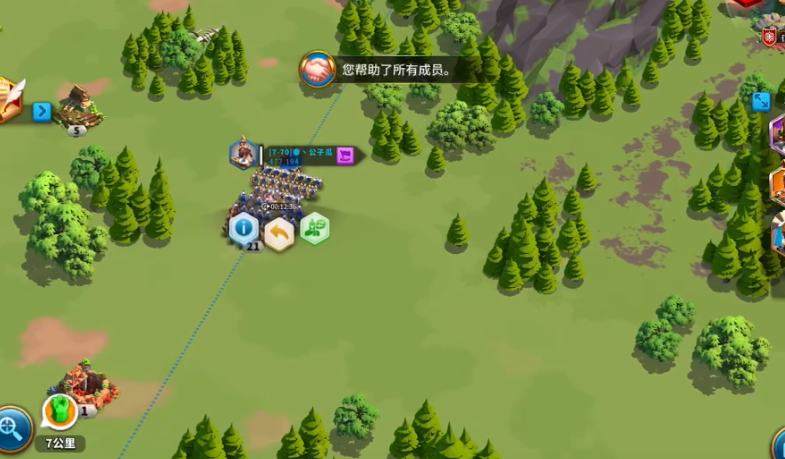Tap the green castle city locator icon
The width and height of the screenshot is (785, 459).
click(x=59, y=411)
